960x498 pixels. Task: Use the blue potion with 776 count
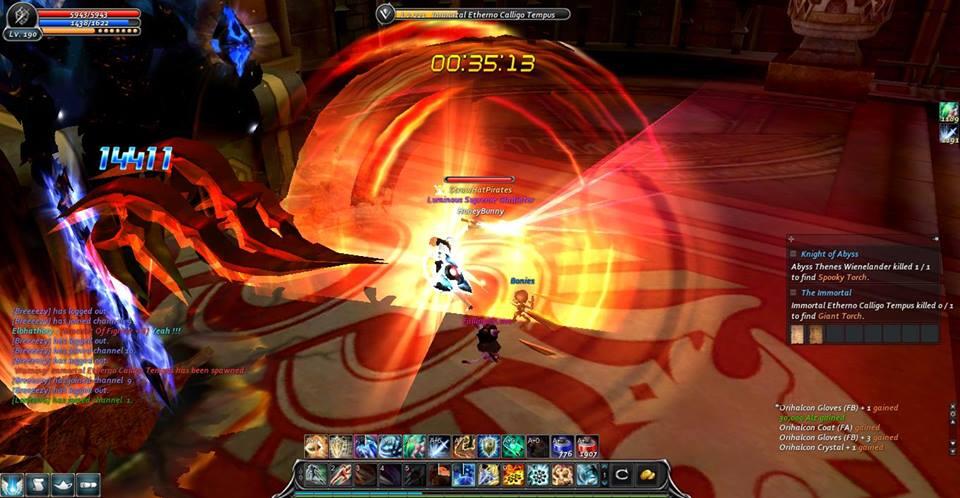pyautogui.click(x=562, y=447)
